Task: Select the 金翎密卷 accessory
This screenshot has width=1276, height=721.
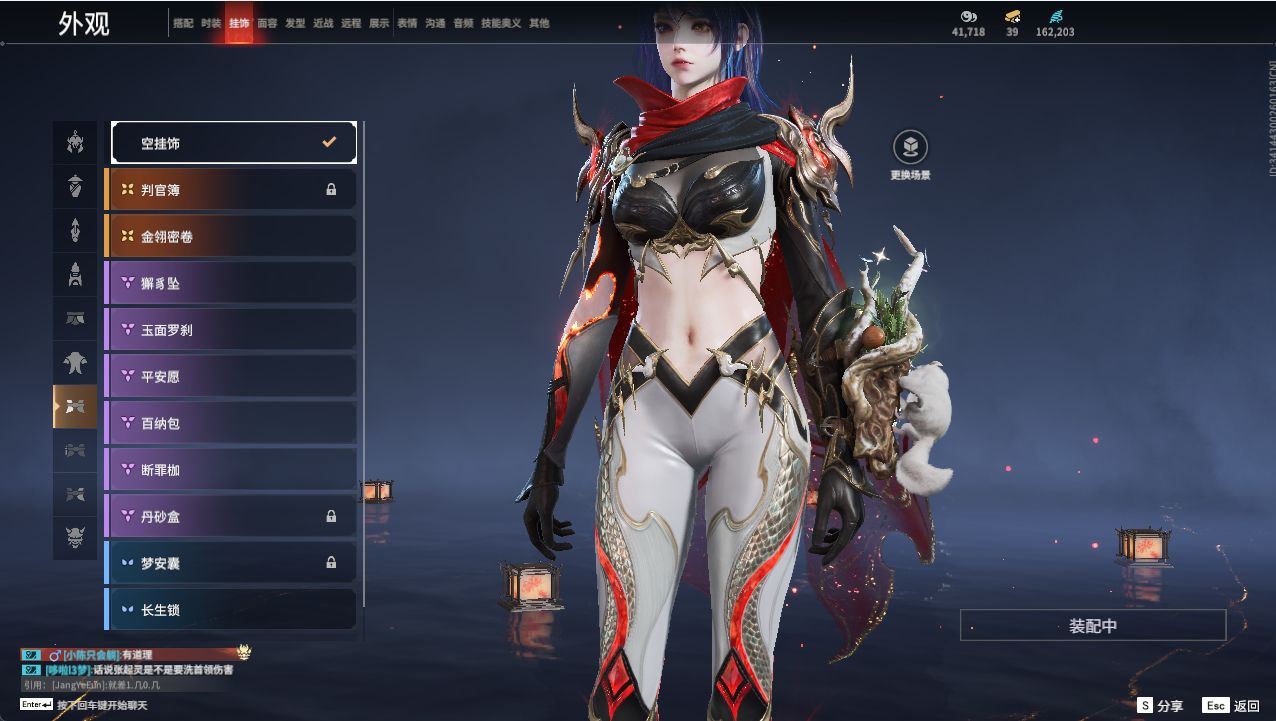Action: [231, 236]
